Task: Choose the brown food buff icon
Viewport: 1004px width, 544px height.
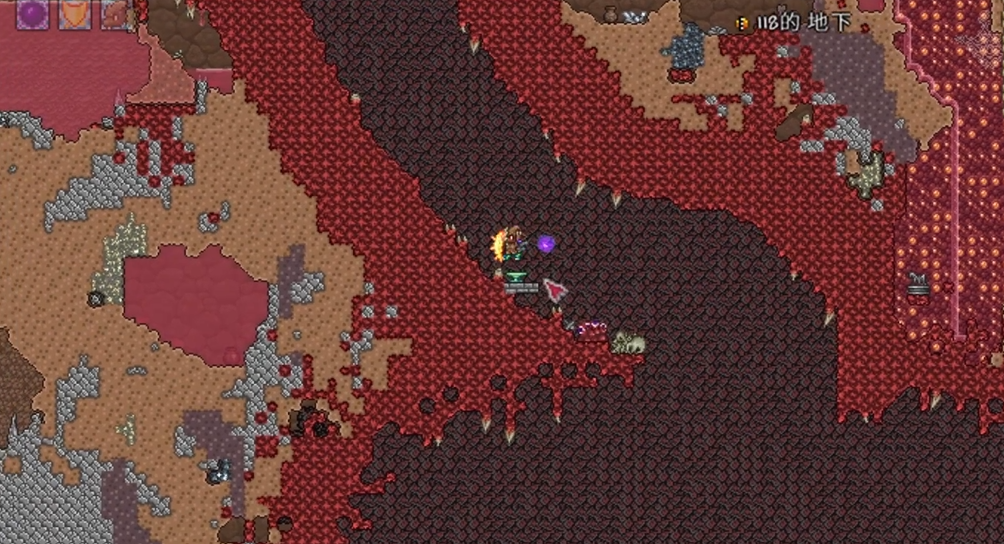Action: coord(115,13)
